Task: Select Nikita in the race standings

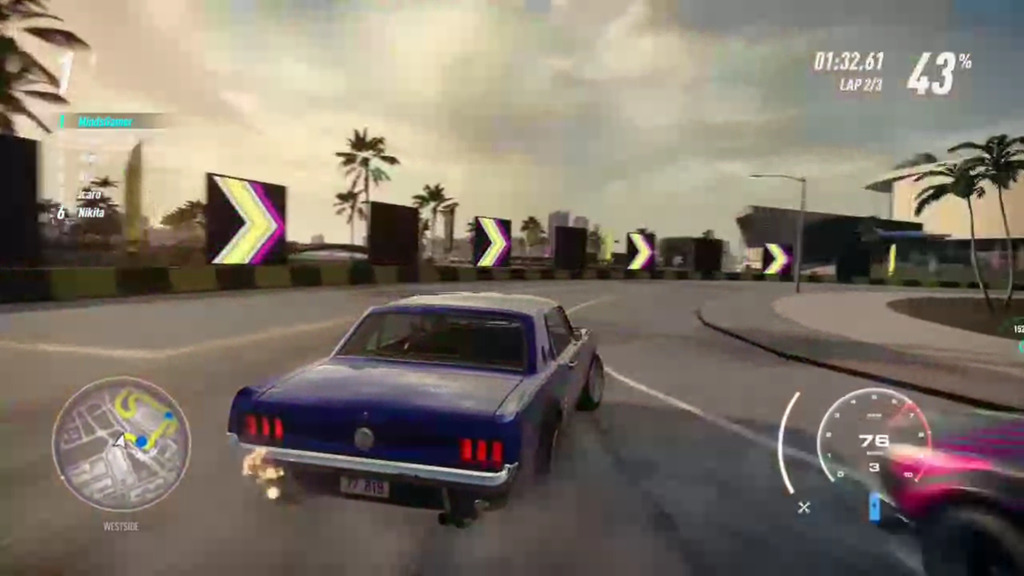Action: (92, 212)
